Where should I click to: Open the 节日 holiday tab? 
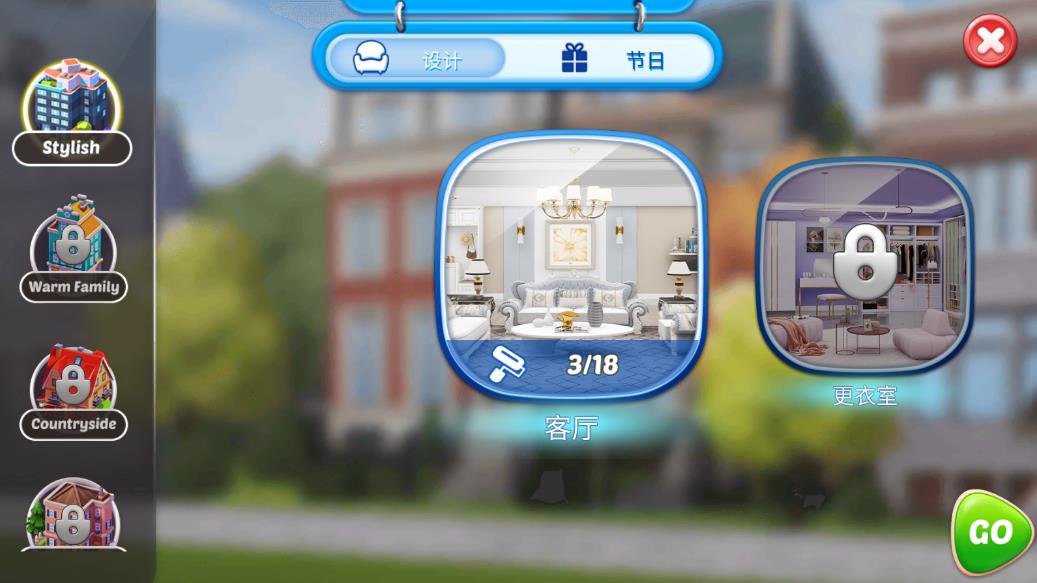click(614, 59)
